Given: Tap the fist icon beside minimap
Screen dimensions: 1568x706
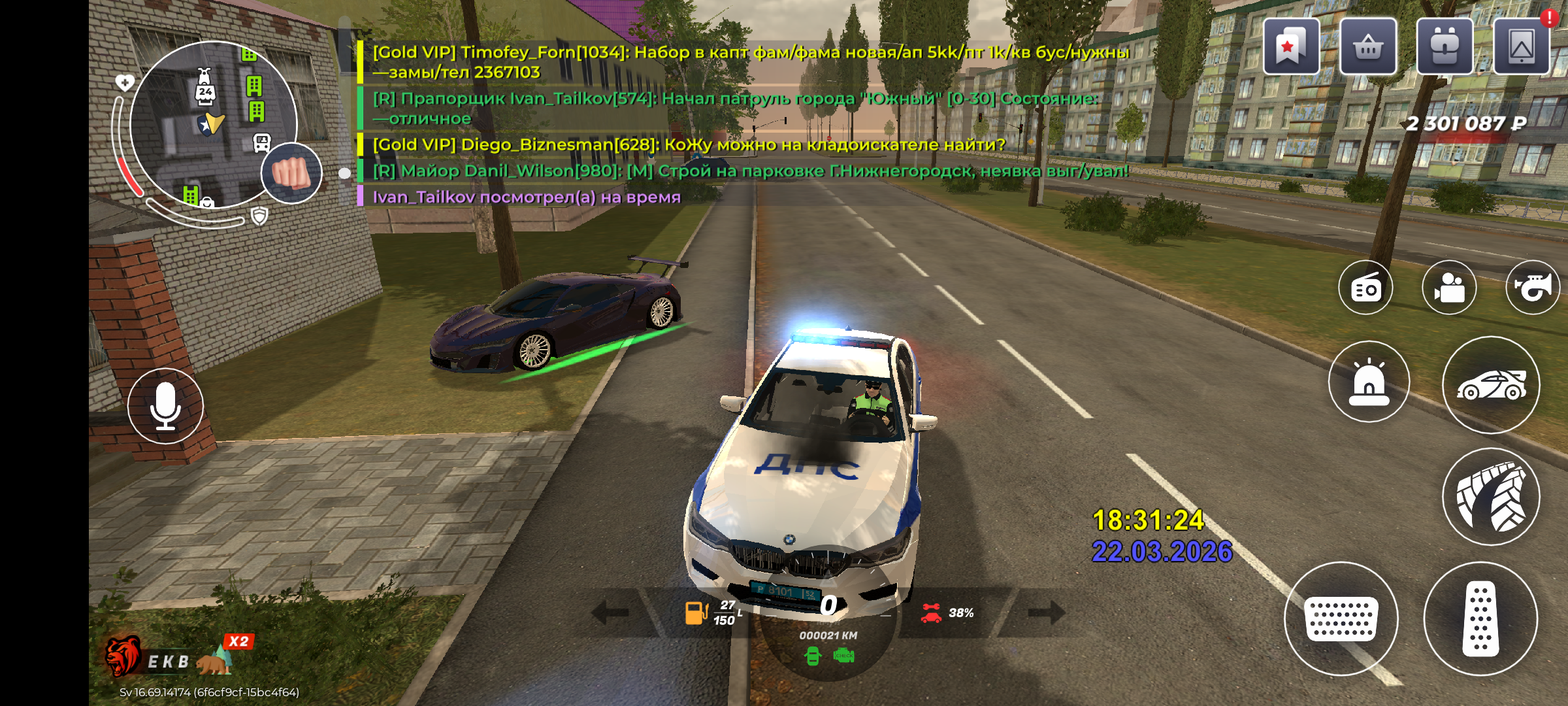Looking at the screenshot, I should point(291,173).
